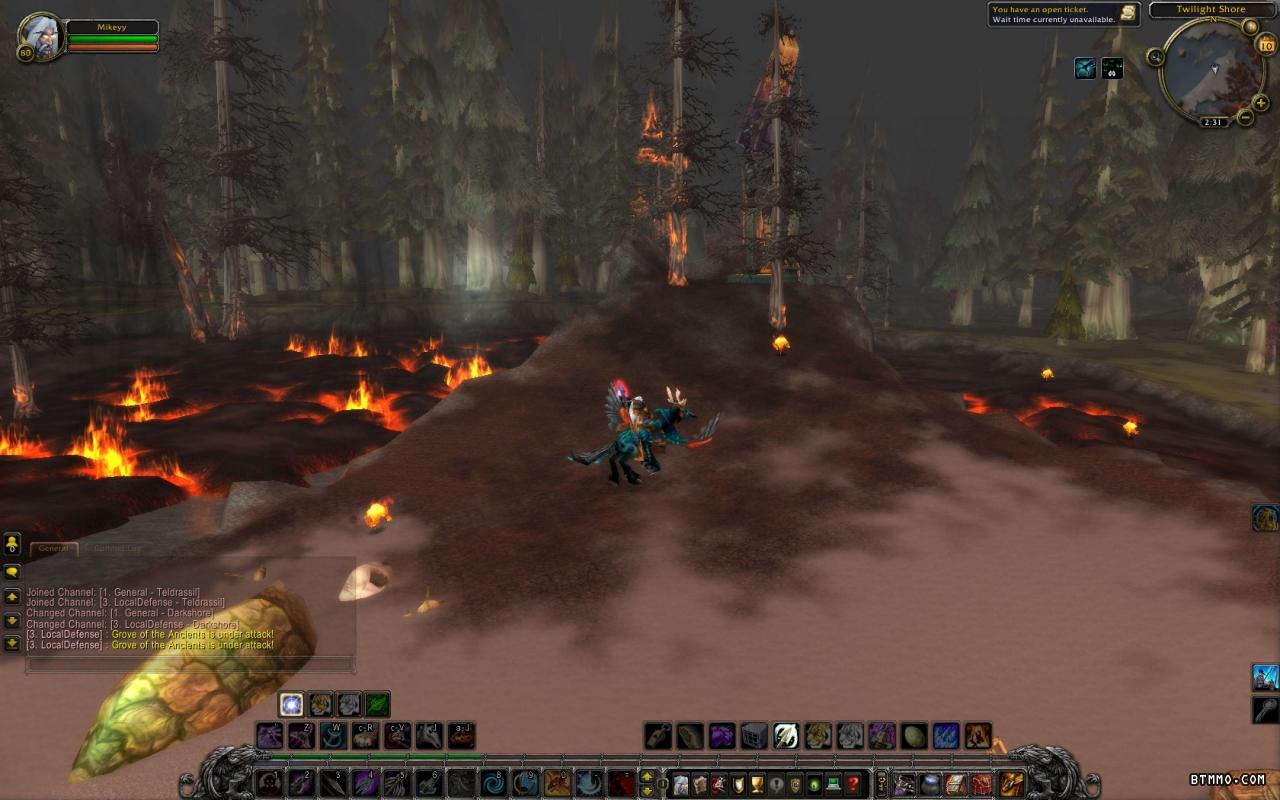1280x800 pixels.
Task: Zoom in the minimap
Action: click(1260, 102)
